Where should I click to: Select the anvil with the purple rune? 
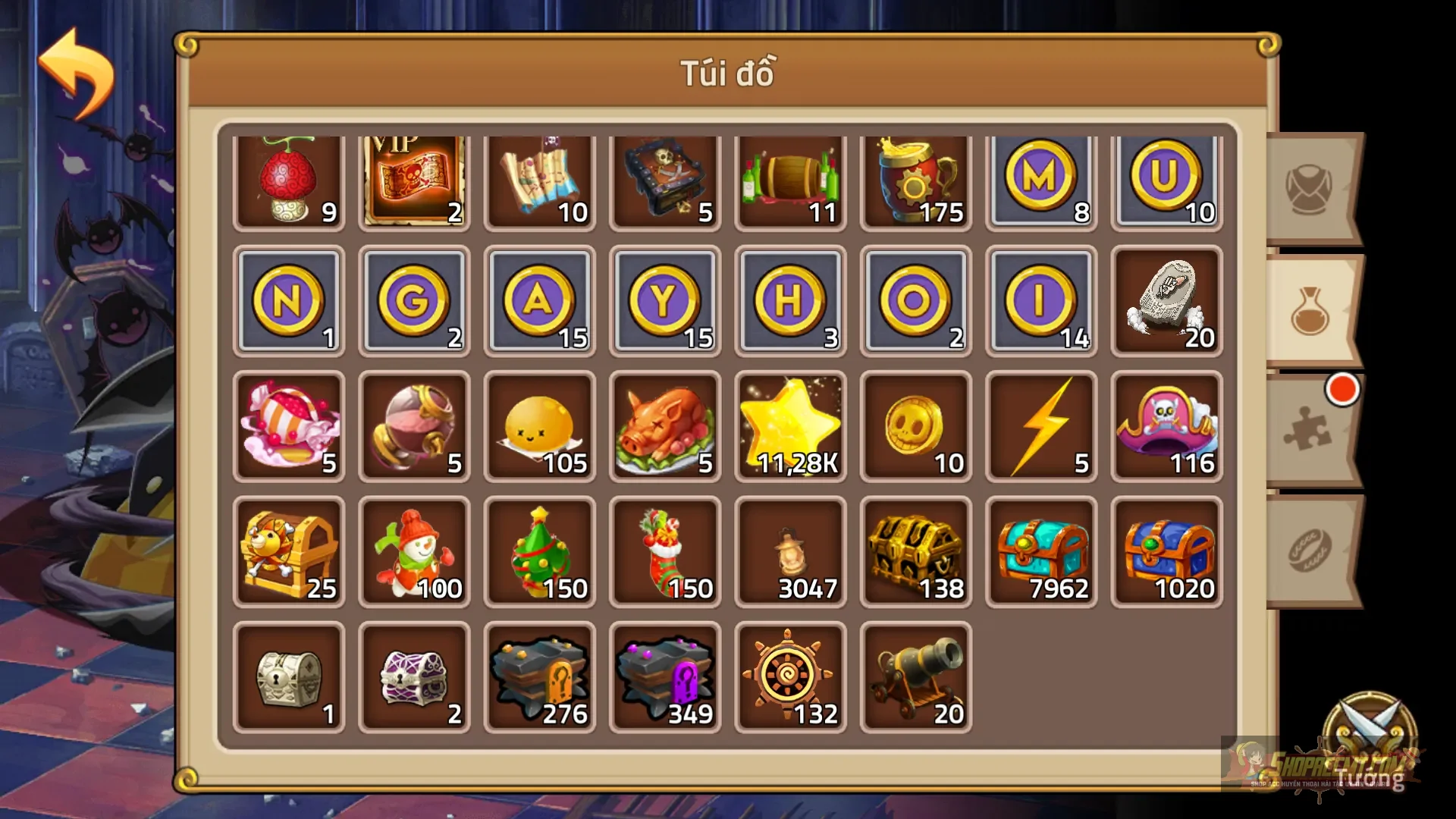pos(664,677)
